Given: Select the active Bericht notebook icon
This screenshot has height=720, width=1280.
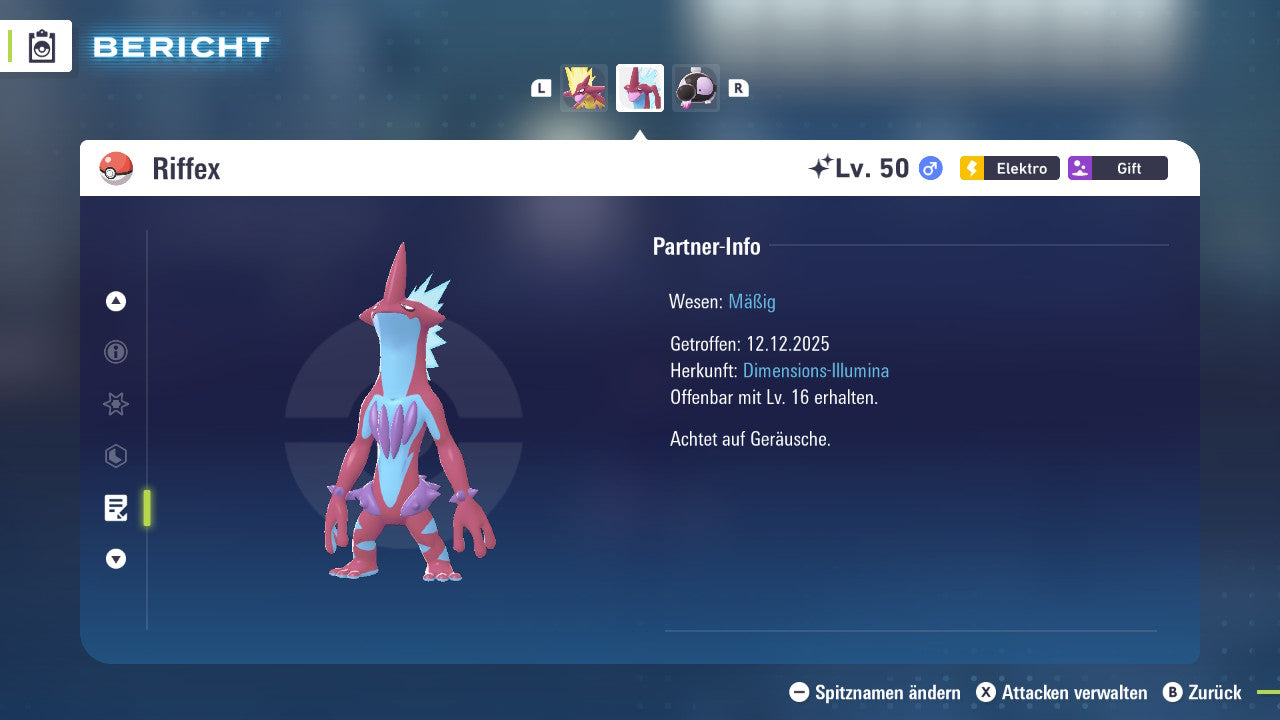Looking at the screenshot, I should pyautogui.click(x=116, y=508).
